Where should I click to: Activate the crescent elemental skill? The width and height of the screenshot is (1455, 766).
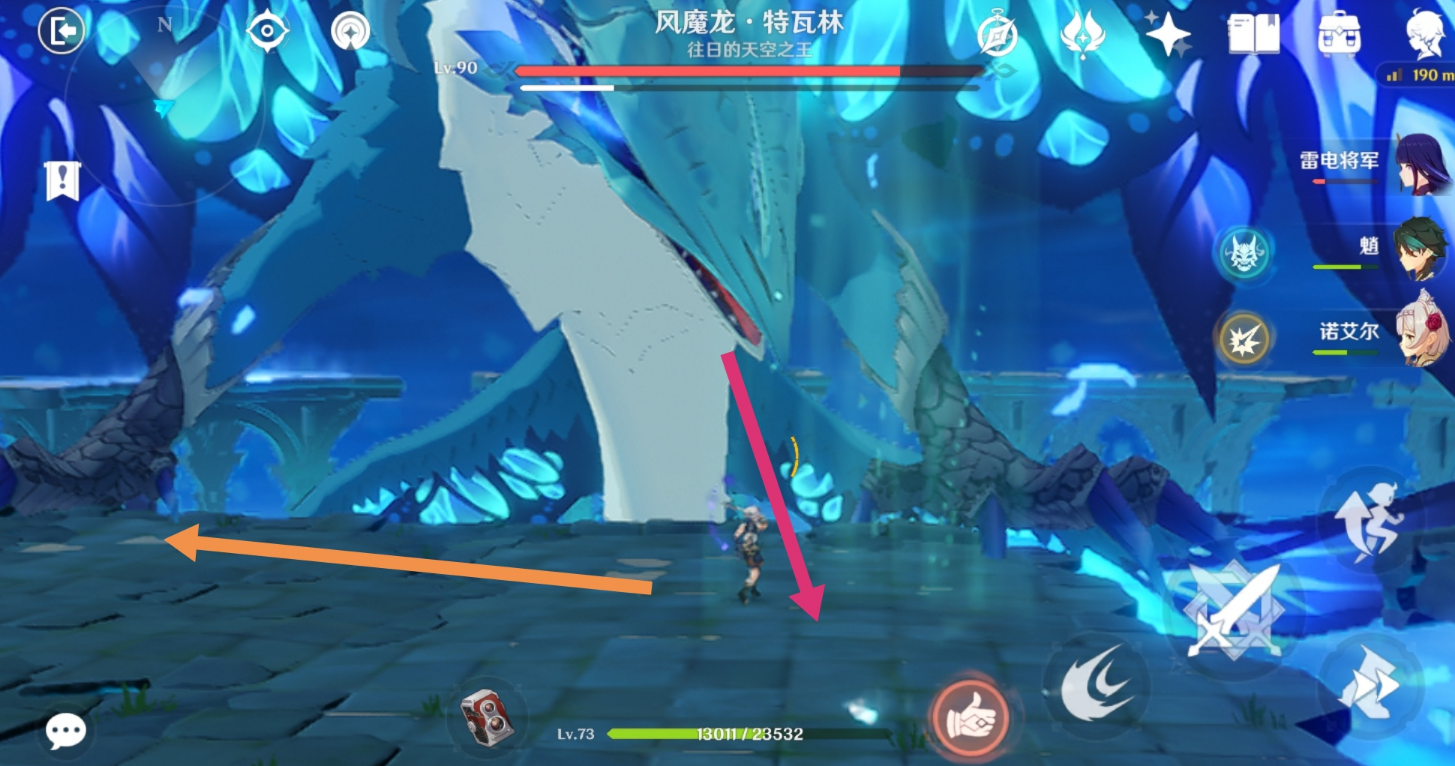point(1095,685)
